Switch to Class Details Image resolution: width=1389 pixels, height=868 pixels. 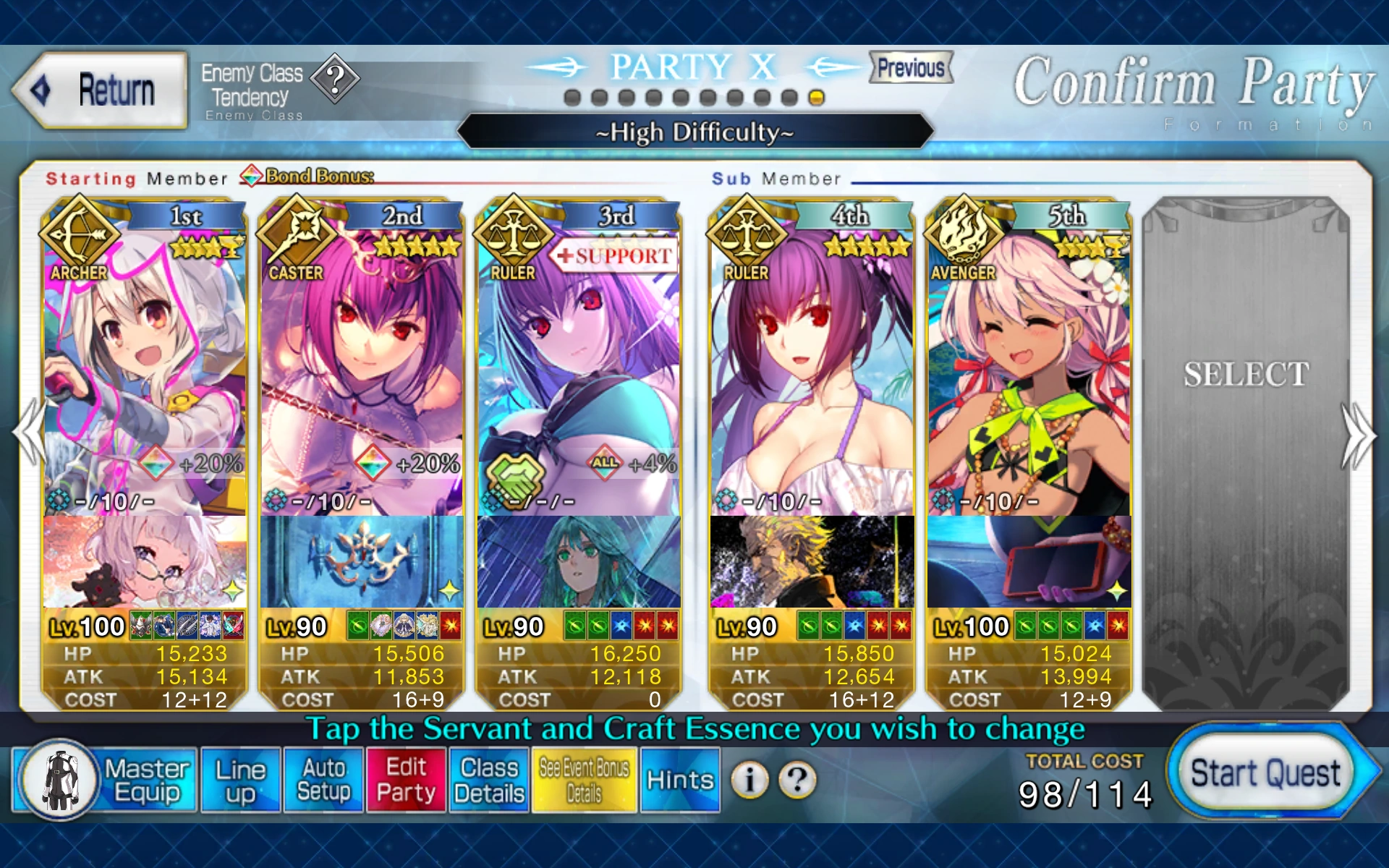click(x=487, y=780)
